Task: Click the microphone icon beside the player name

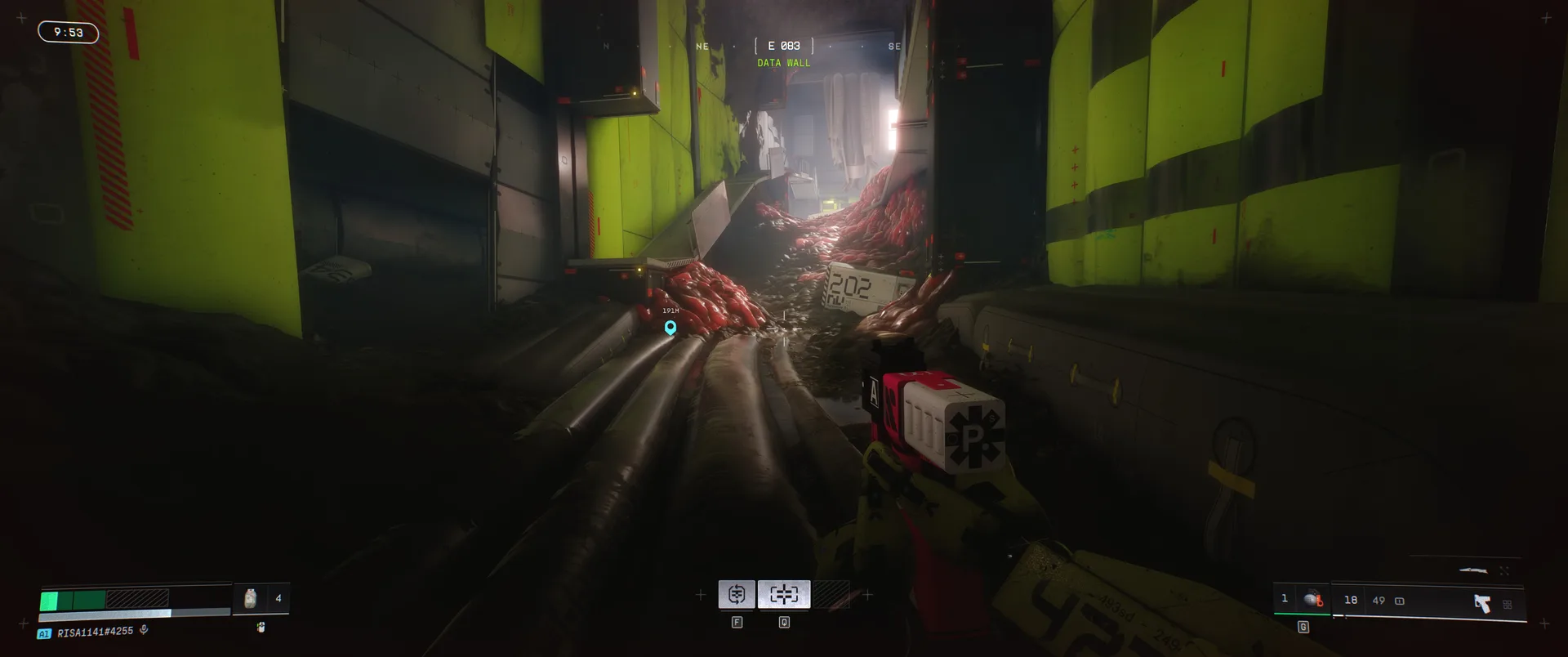Action: pos(144,630)
